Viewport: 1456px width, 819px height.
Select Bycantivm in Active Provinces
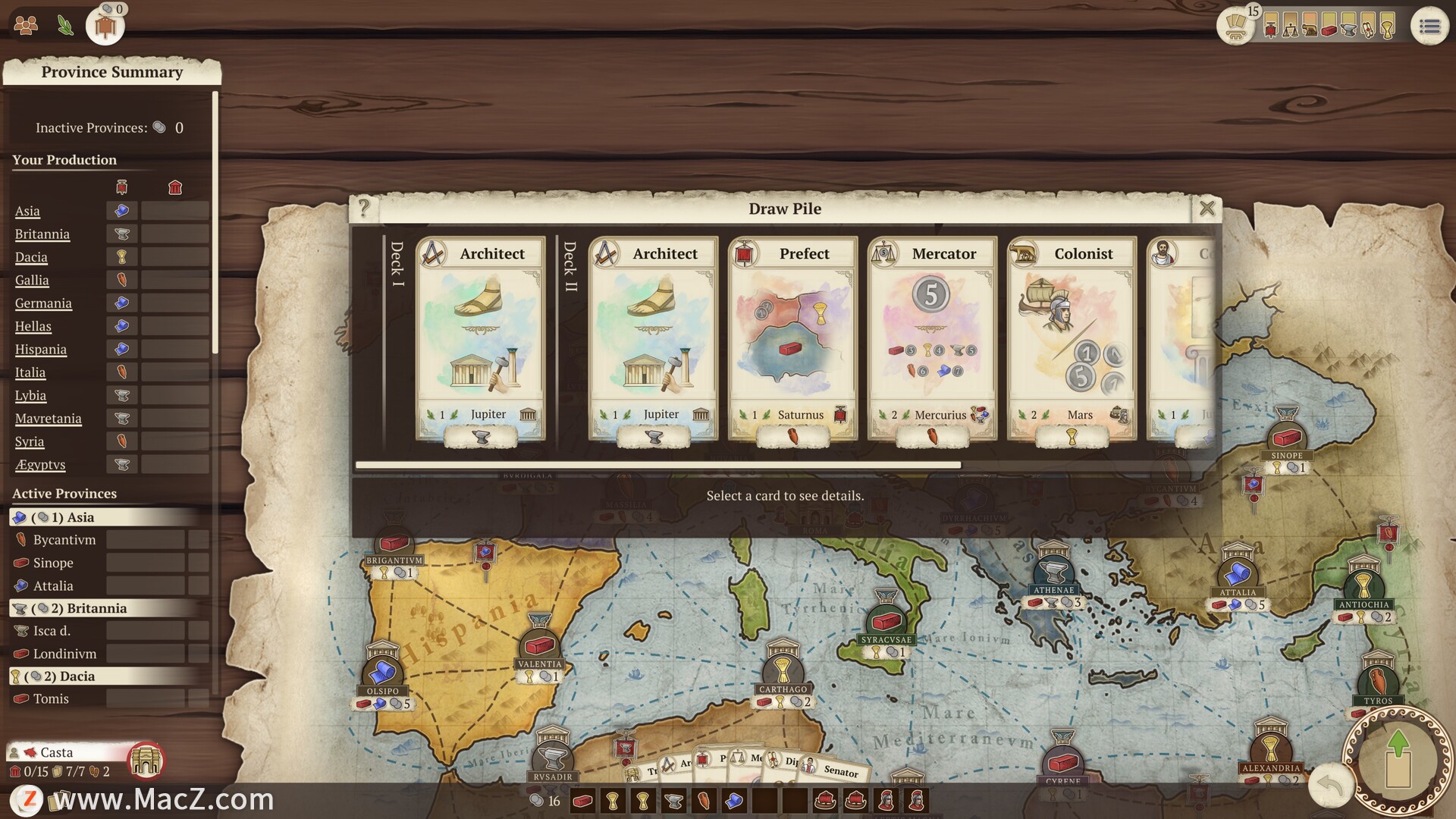(x=64, y=540)
